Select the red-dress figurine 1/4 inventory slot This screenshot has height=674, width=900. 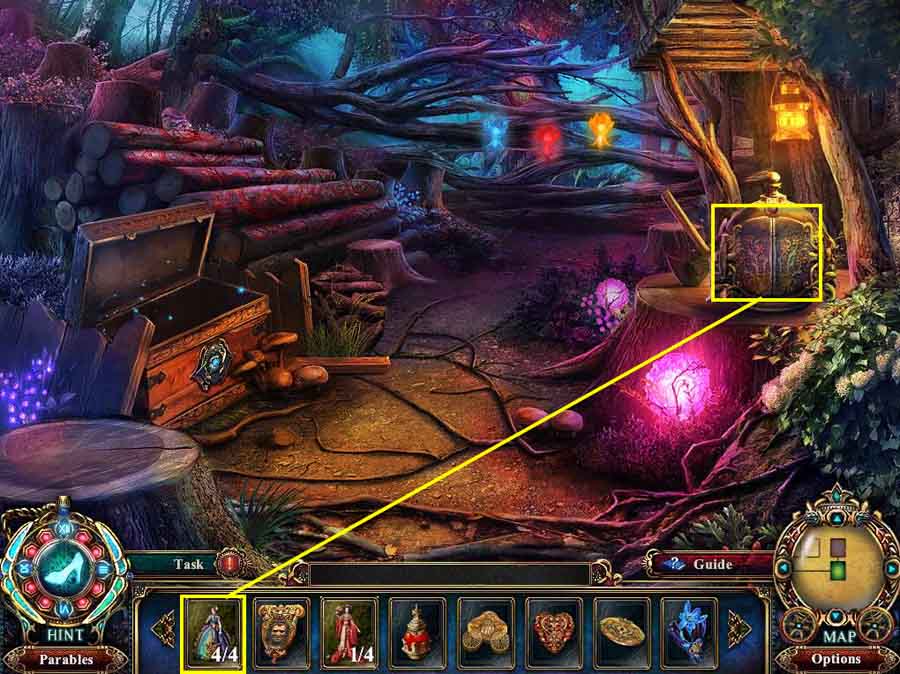[x=349, y=632]
